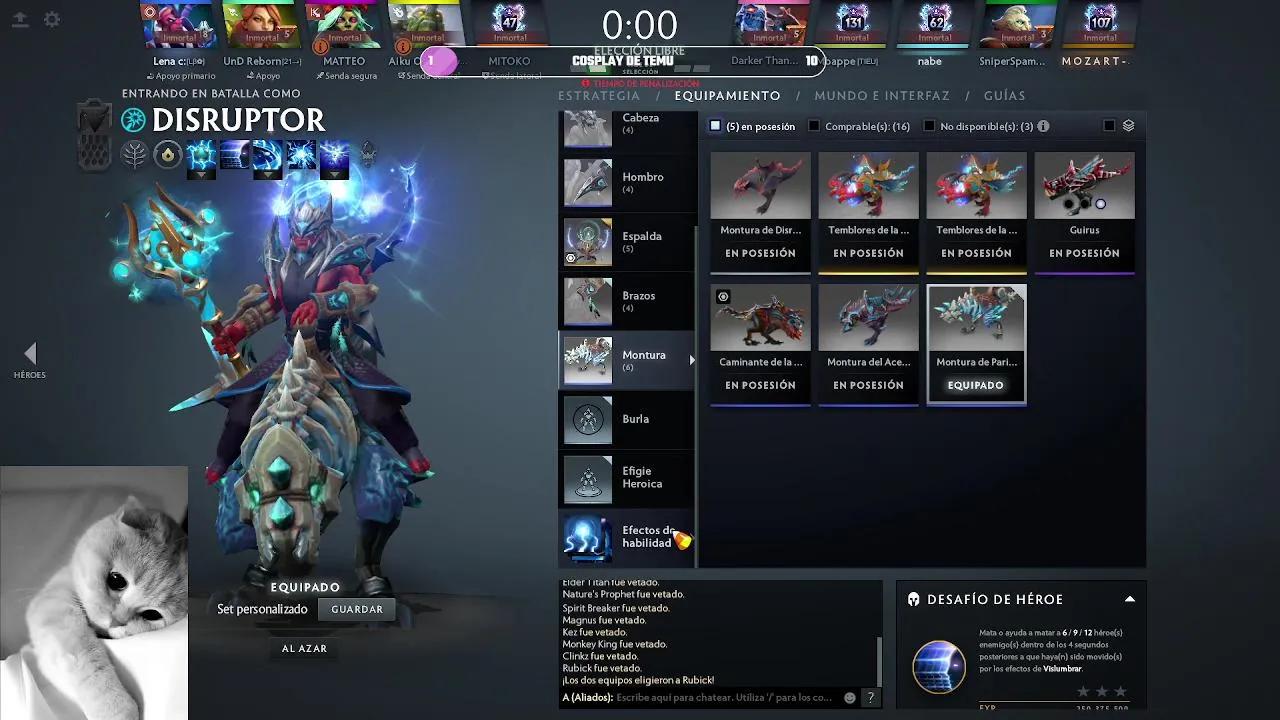Go back to the Héroes list

(30, 358)
